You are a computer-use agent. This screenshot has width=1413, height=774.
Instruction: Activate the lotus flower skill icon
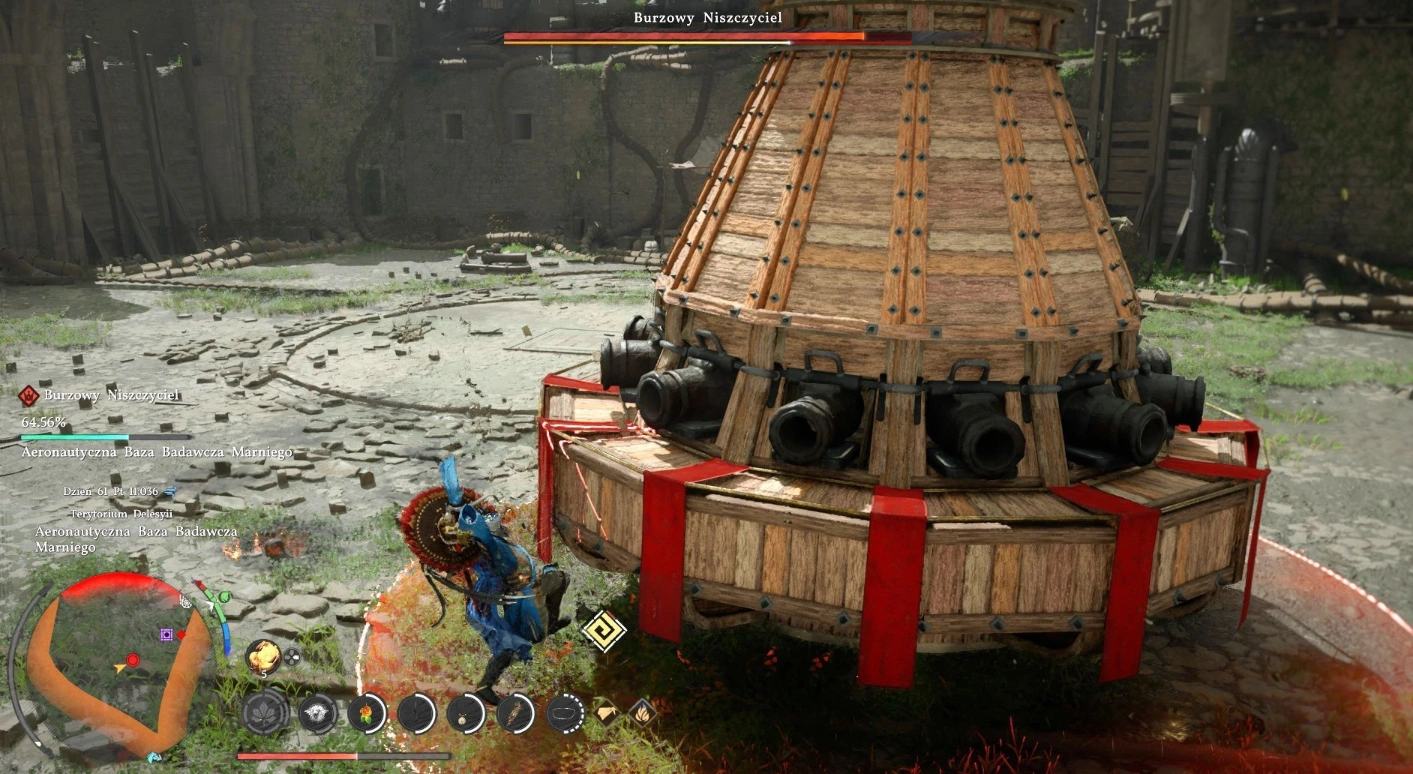point(265,712)
